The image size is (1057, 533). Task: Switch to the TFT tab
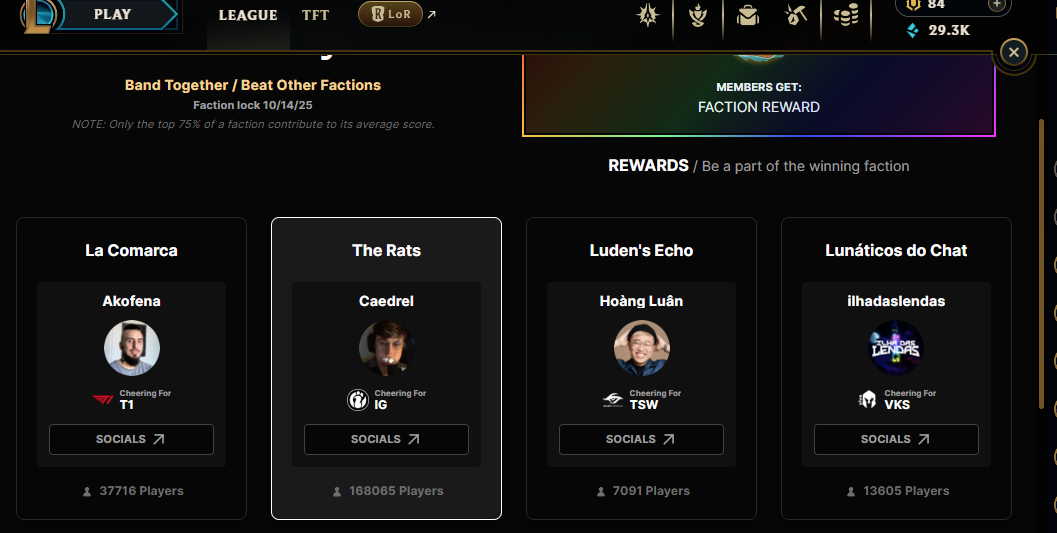point(315,15)
